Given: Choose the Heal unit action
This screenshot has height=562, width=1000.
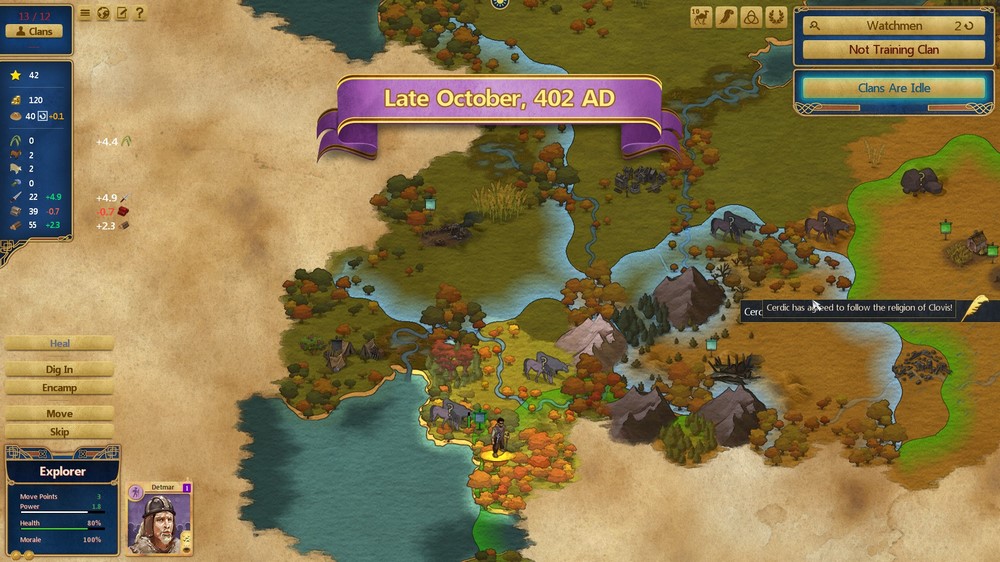Looking at the screenshot, I should click(x=60, y=344).
